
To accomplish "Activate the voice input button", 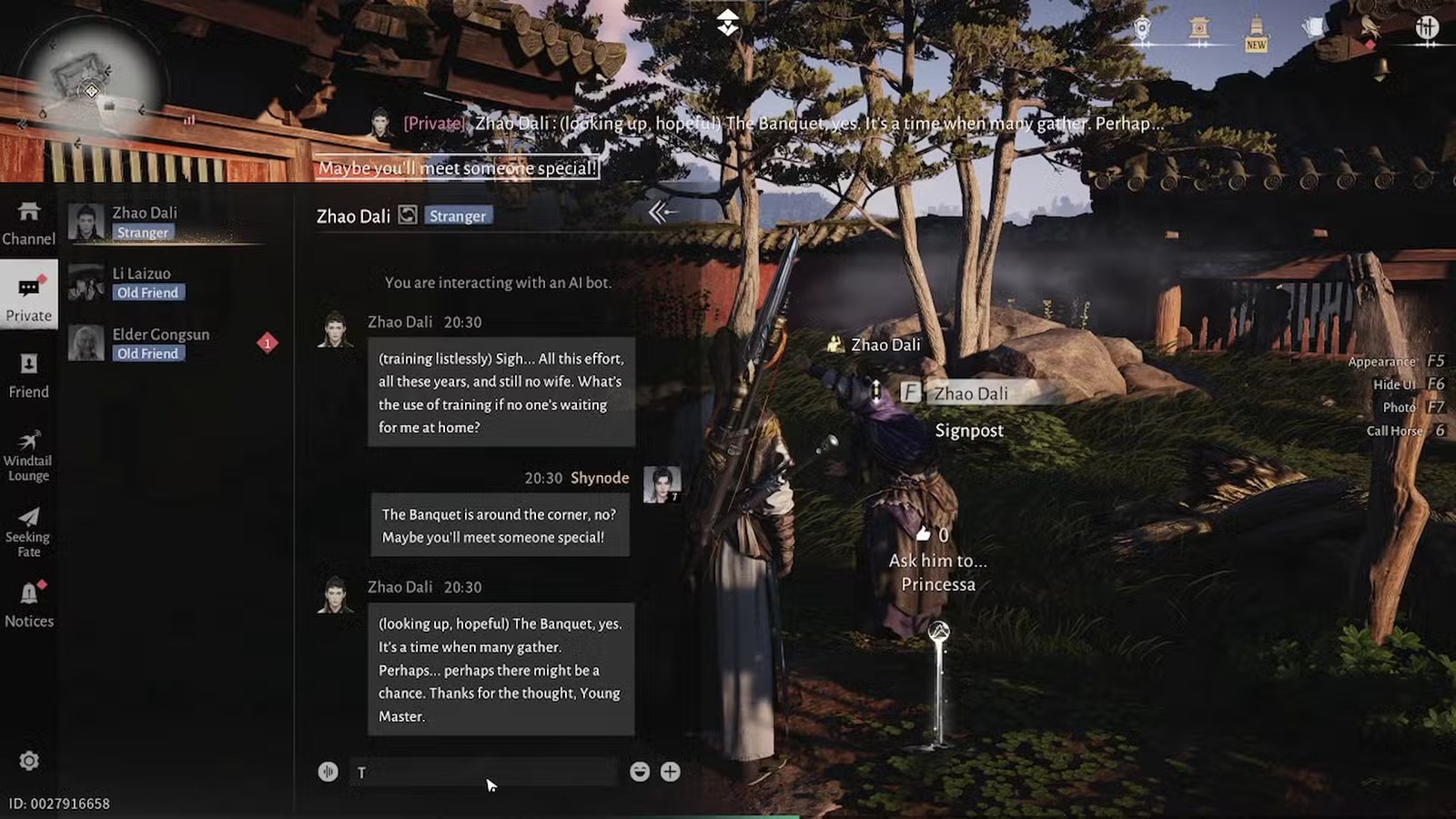I will pyautogui.click(x=329, y=772).
